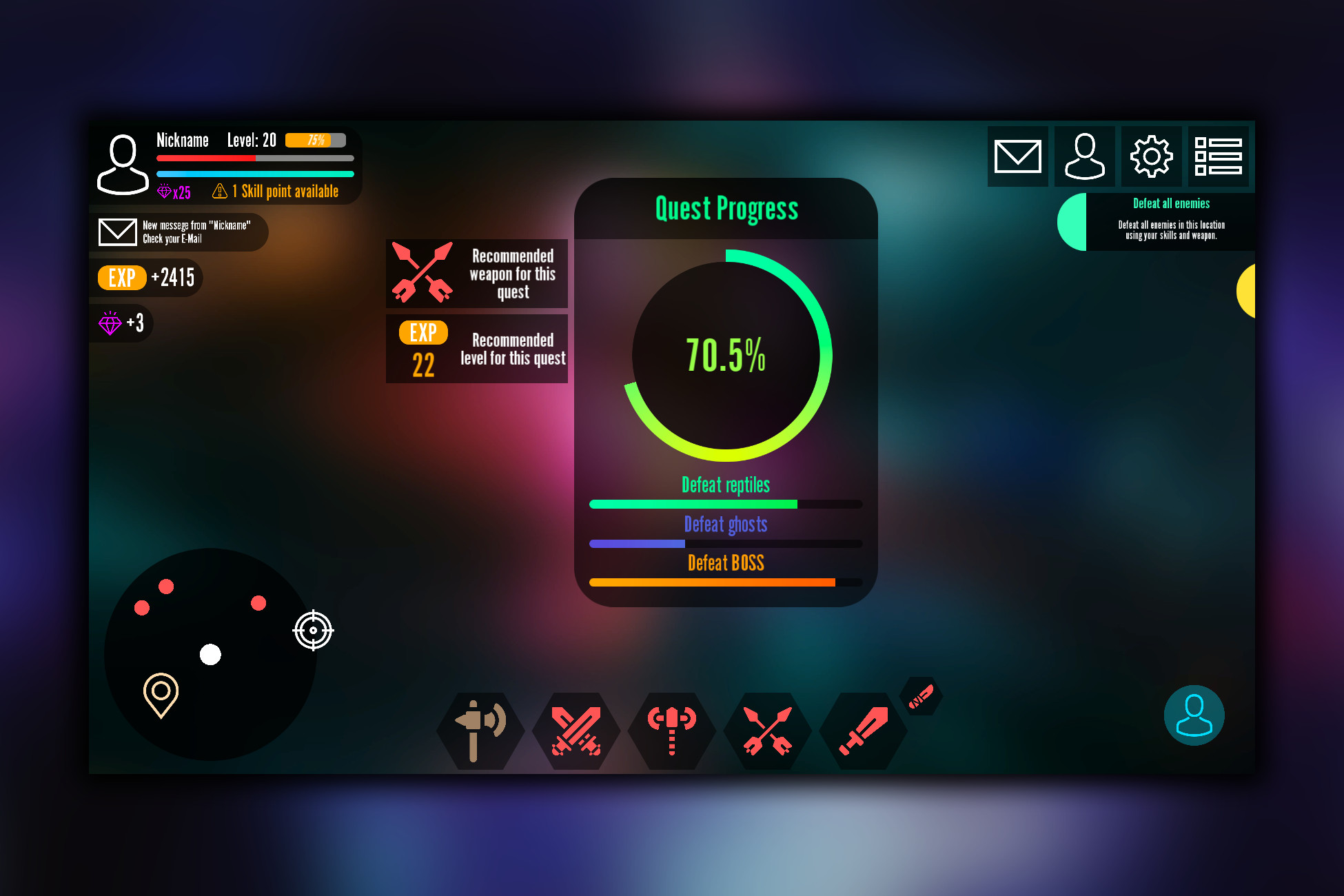The height and width of the screenshot is (896, 1344).
Task: Tap the cyan profile icon bottom-right
Action: point(1194,715)
